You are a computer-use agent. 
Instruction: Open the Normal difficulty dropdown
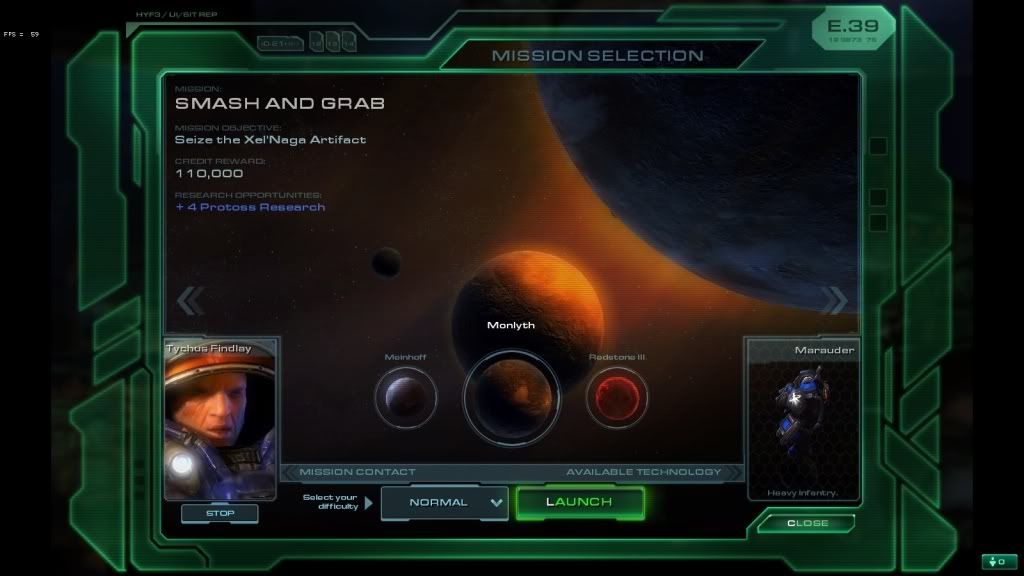coord(445,502)
